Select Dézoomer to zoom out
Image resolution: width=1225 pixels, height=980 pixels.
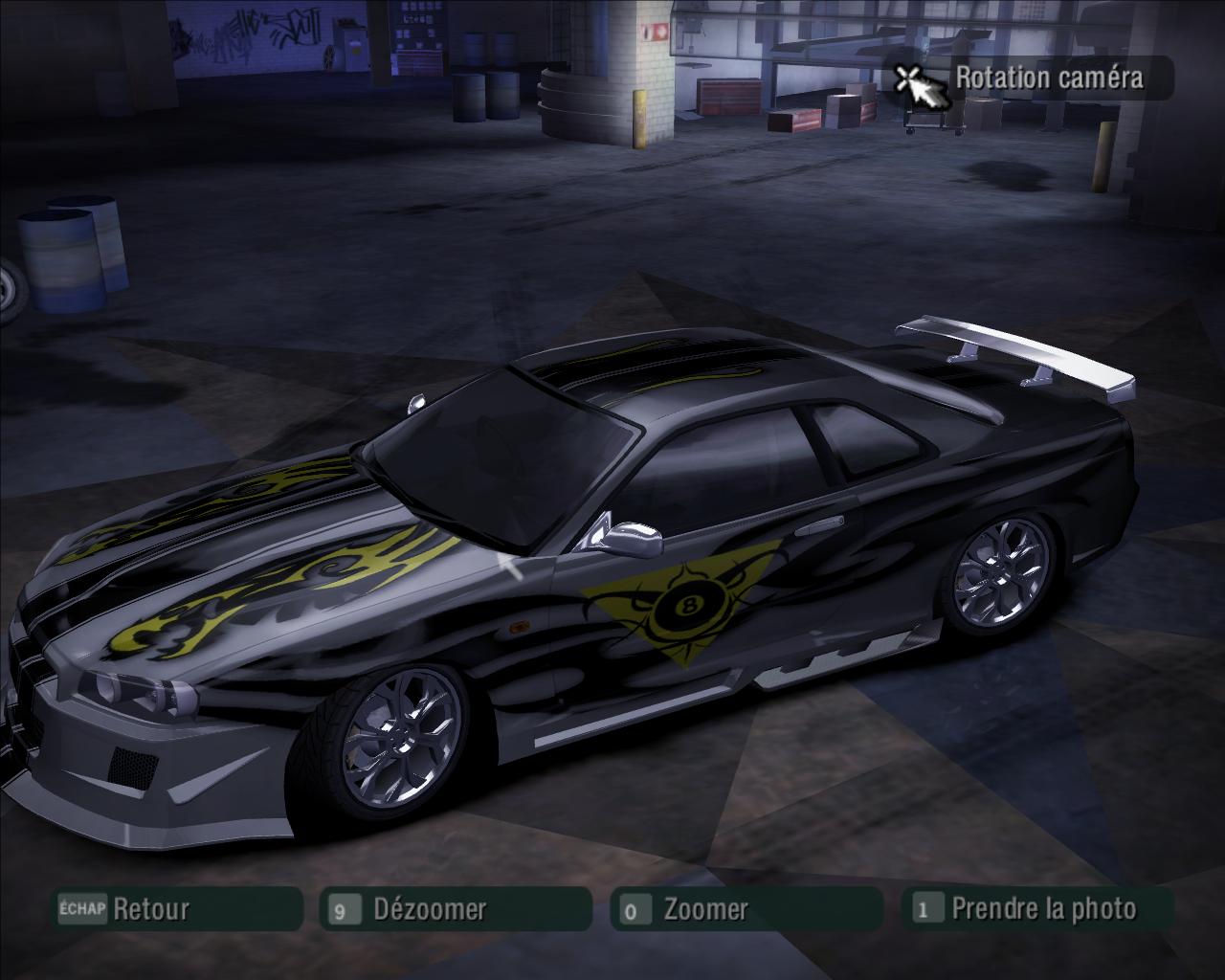[456, 909]
